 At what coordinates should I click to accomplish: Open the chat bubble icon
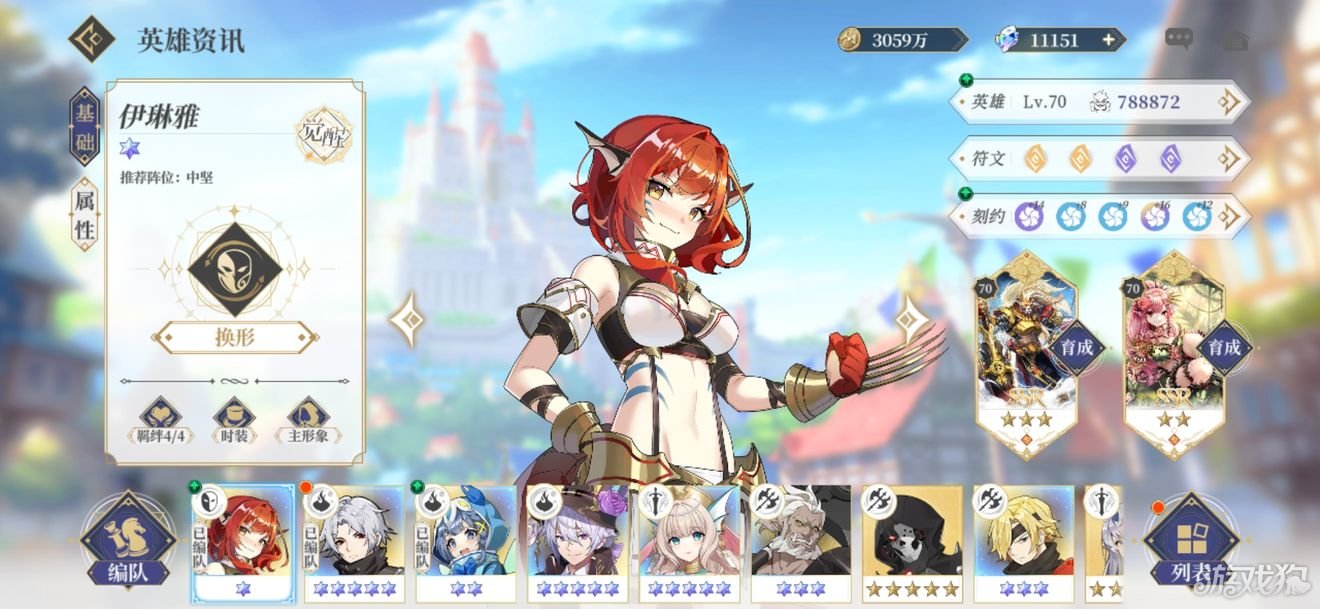(1179, 40)
